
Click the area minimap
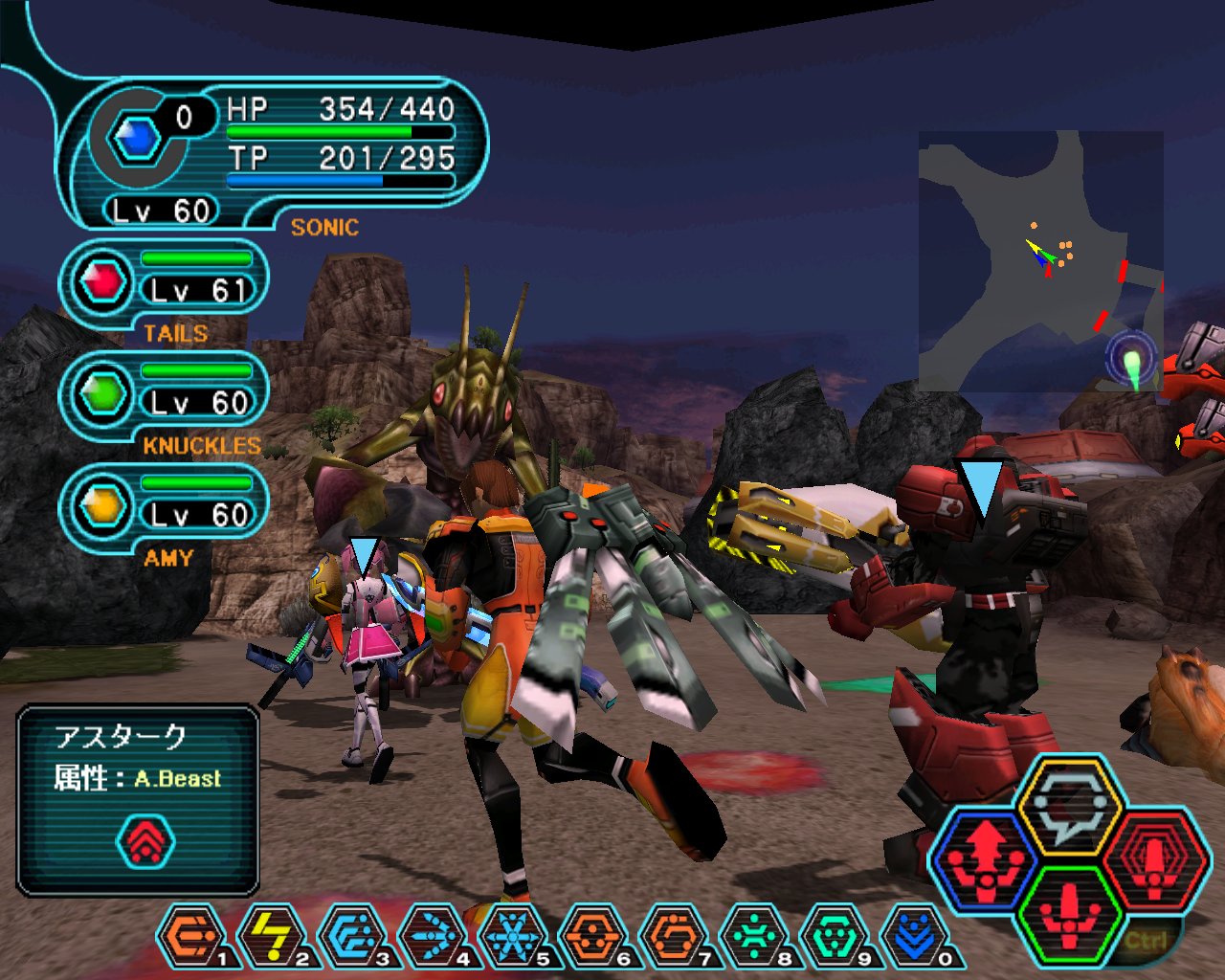(x=1040, y=260)
